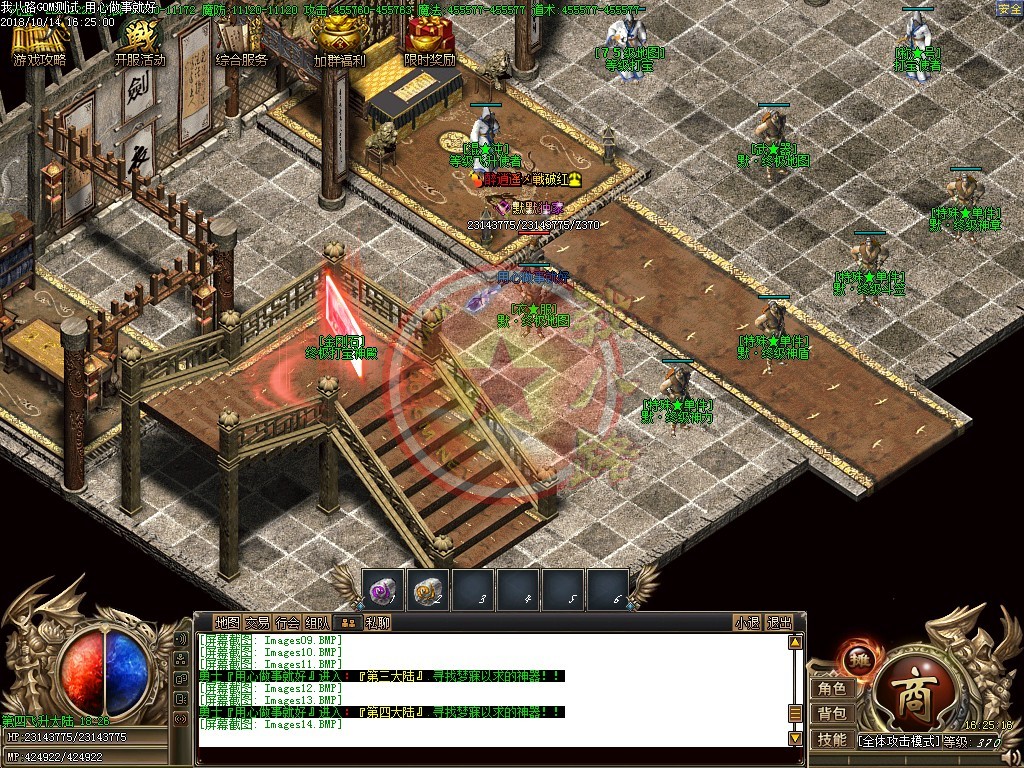Use the orange scroll in hotbar slot 2
The height and width of the screenshot is (768, 1024).
click(426, 591)
